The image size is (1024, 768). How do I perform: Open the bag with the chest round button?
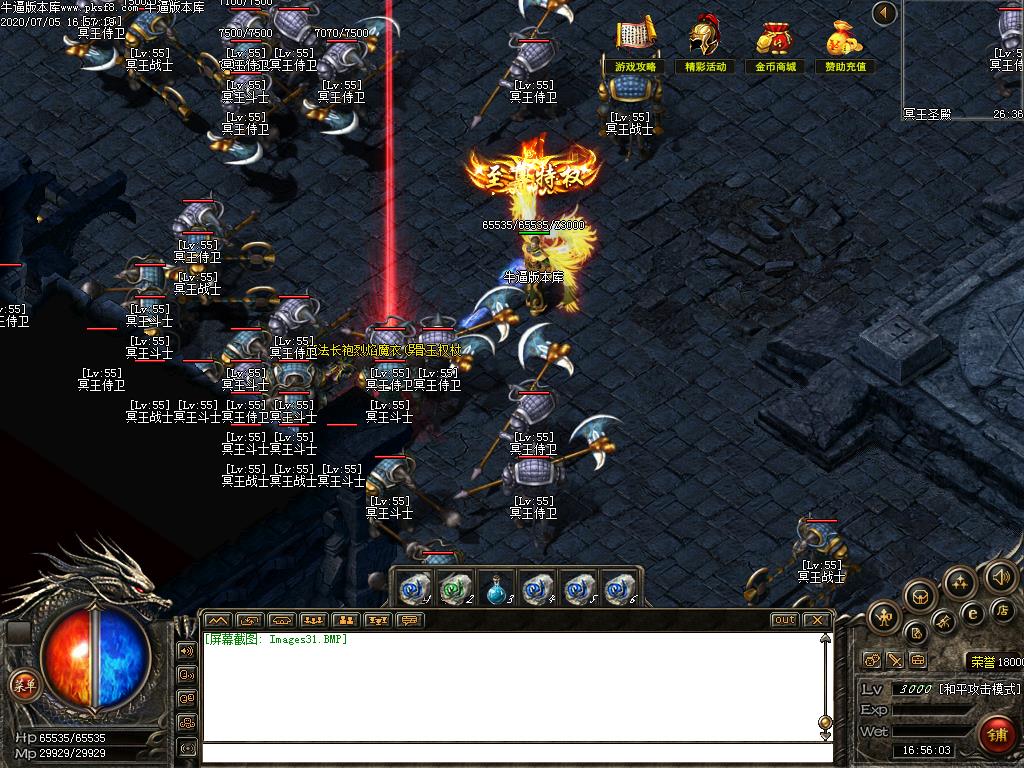point(920,597)
